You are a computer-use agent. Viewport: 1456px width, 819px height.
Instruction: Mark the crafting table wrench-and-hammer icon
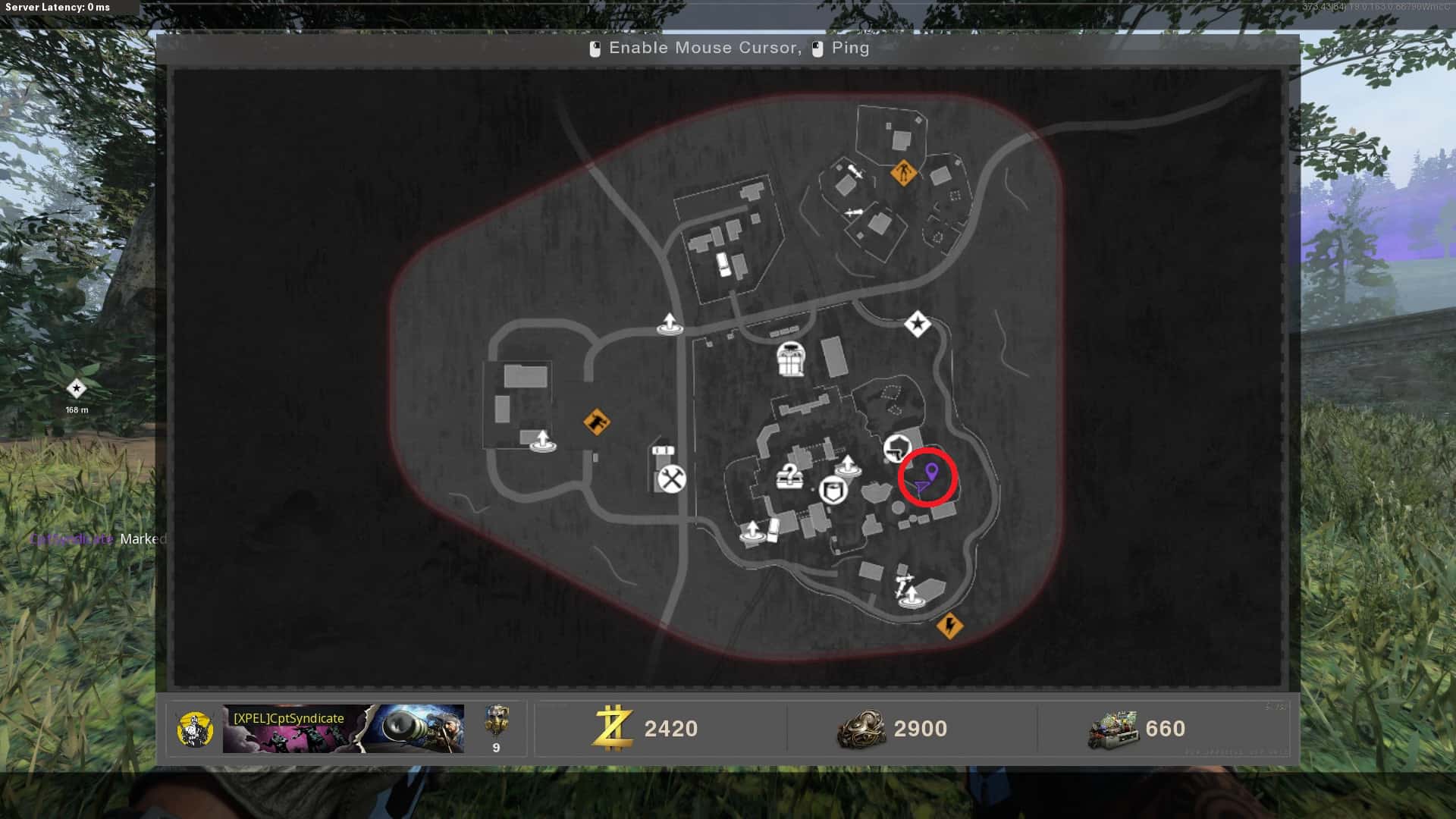point(671,479)
